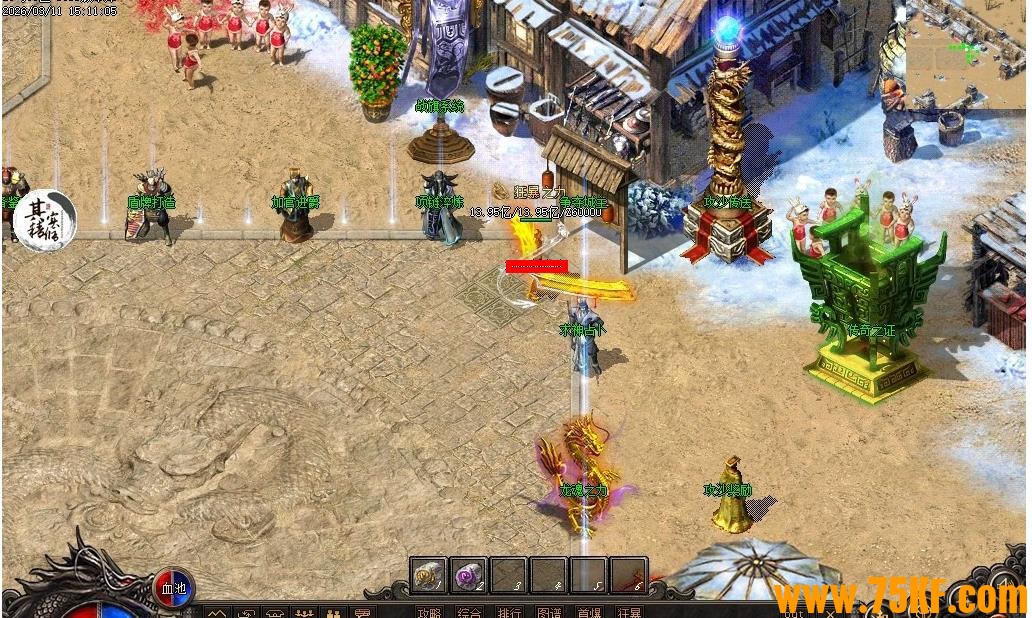Viewport: 1032px width, 618px height.
Task: Open the 图谱 codex menu
Action: click(x=549, y=611)
